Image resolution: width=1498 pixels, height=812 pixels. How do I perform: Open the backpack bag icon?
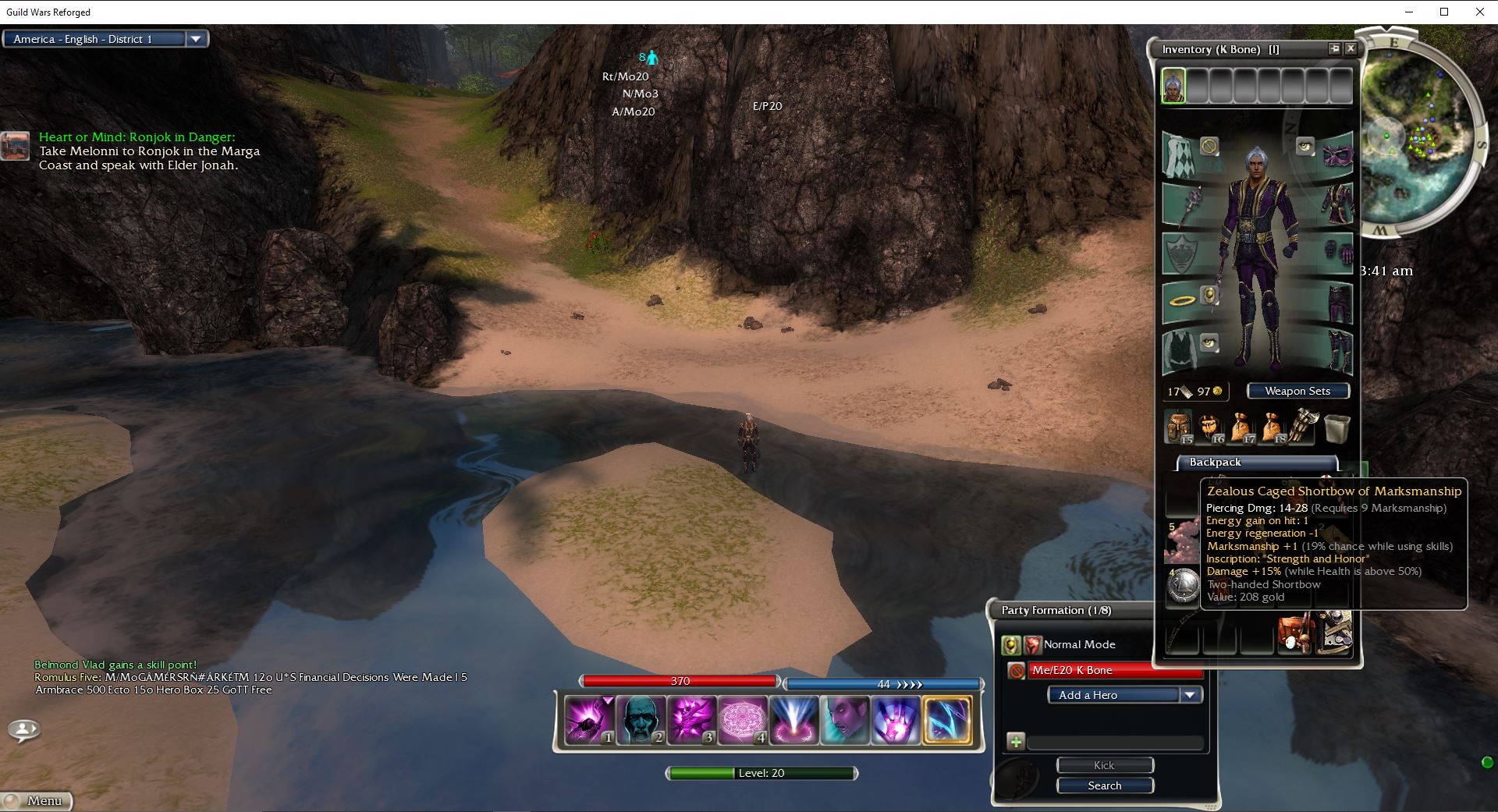click(1178, 427)
